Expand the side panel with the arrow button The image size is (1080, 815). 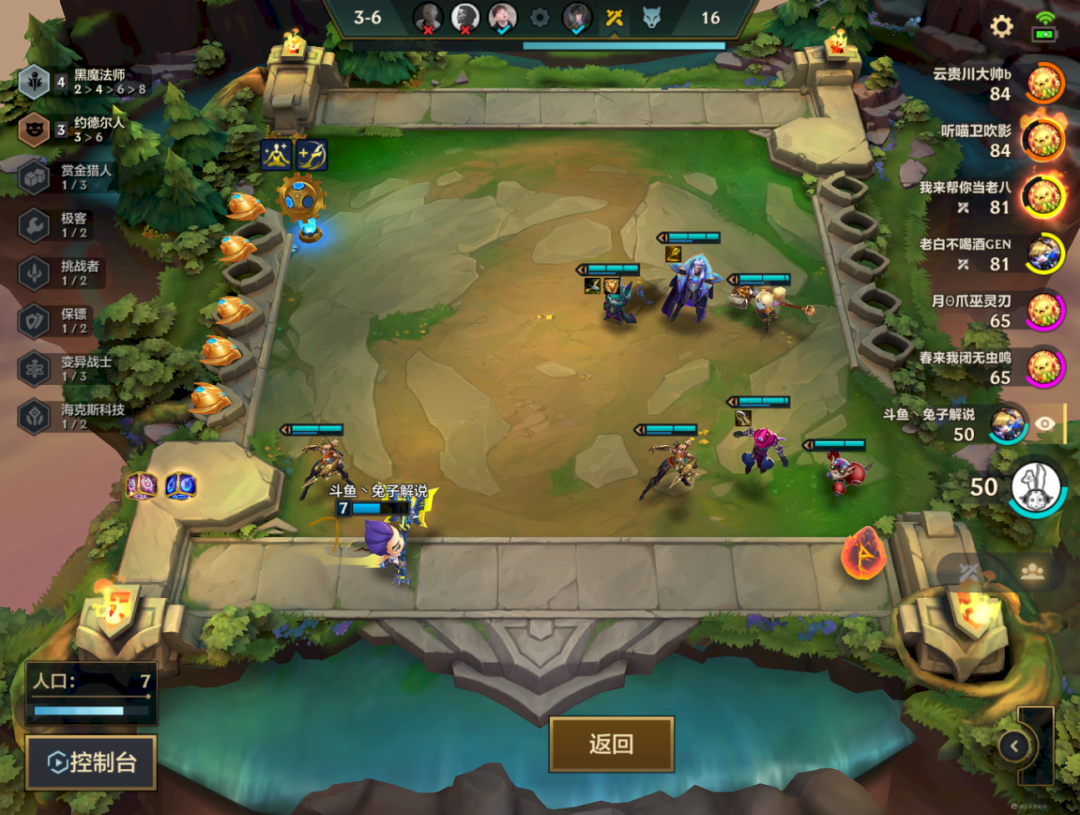coord(1014,745)
